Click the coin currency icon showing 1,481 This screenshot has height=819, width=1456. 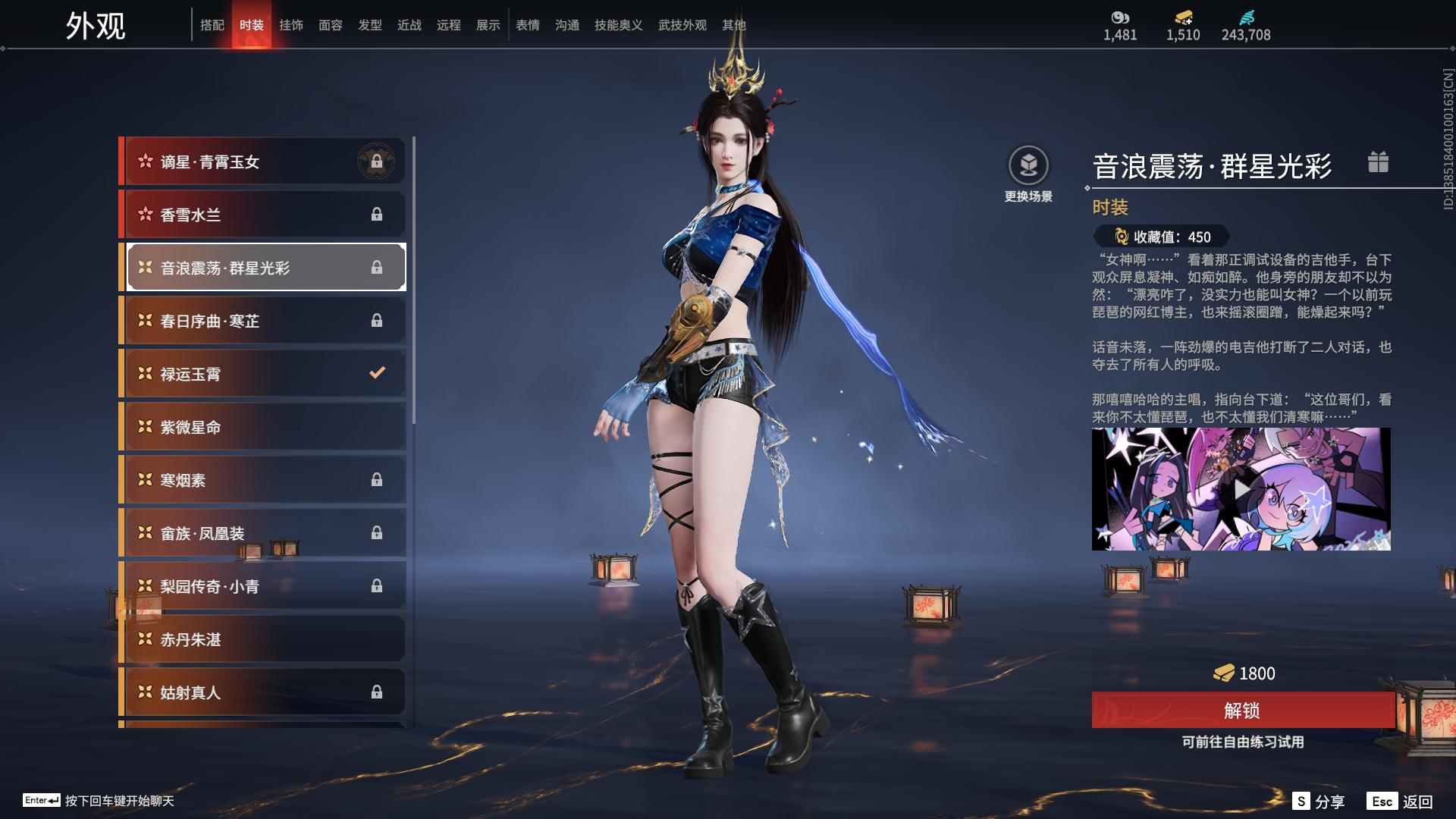click(x=1120, y=17)
